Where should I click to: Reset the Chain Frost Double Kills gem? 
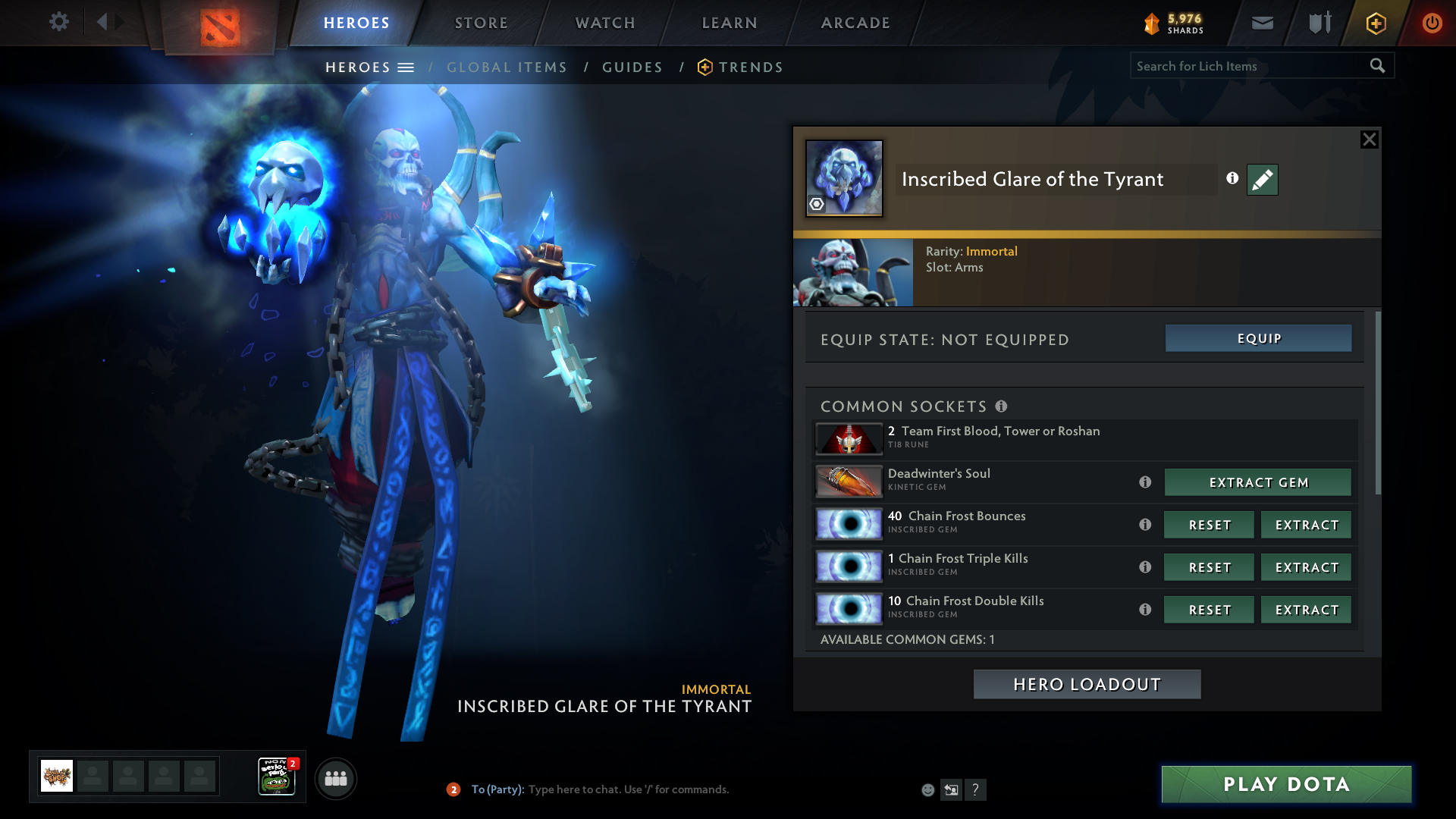1209,610
